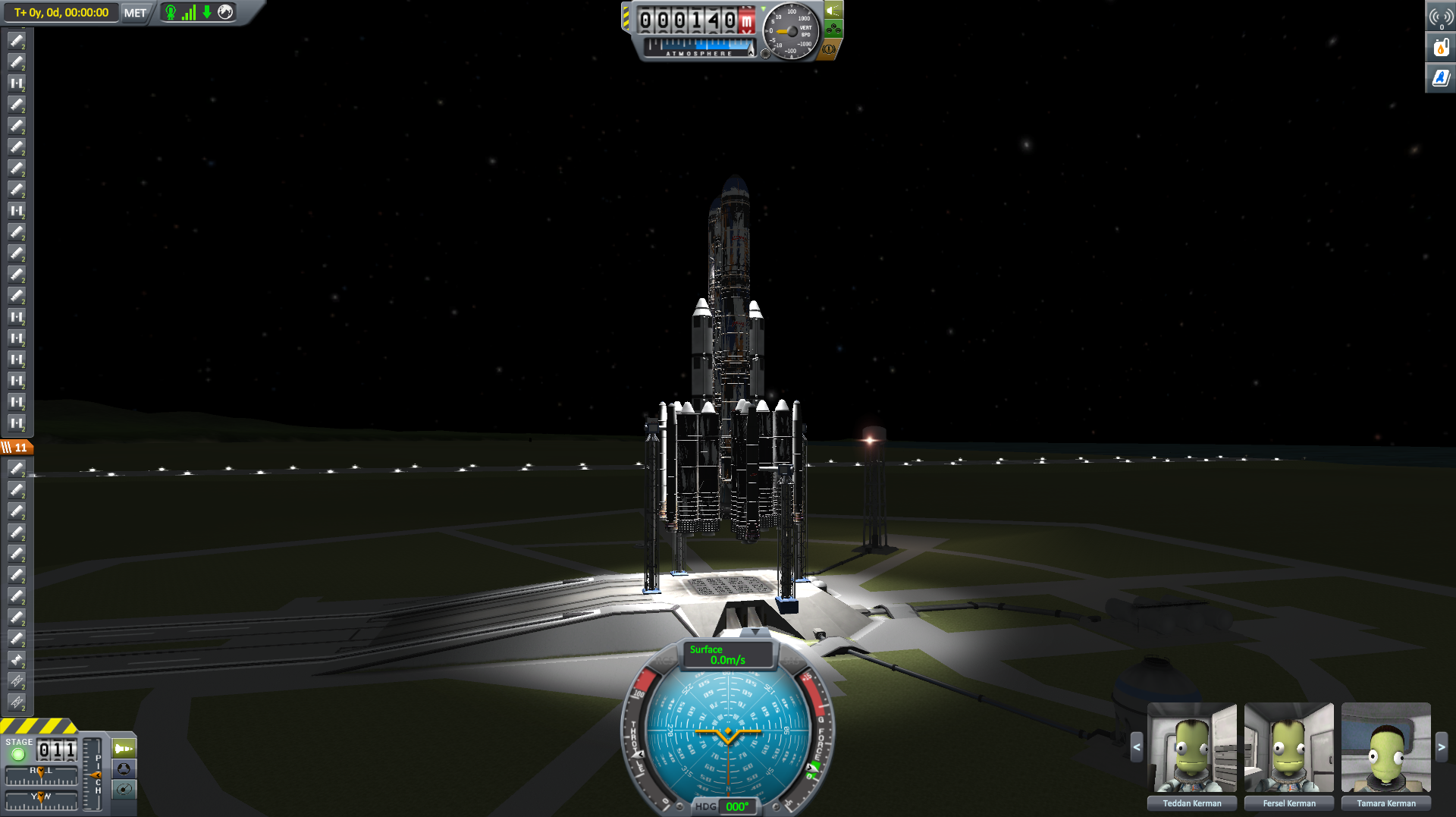1456x817 pixels.
Task: Show previous crew portraits with left arrow
Action: [x=1136, y=747]
